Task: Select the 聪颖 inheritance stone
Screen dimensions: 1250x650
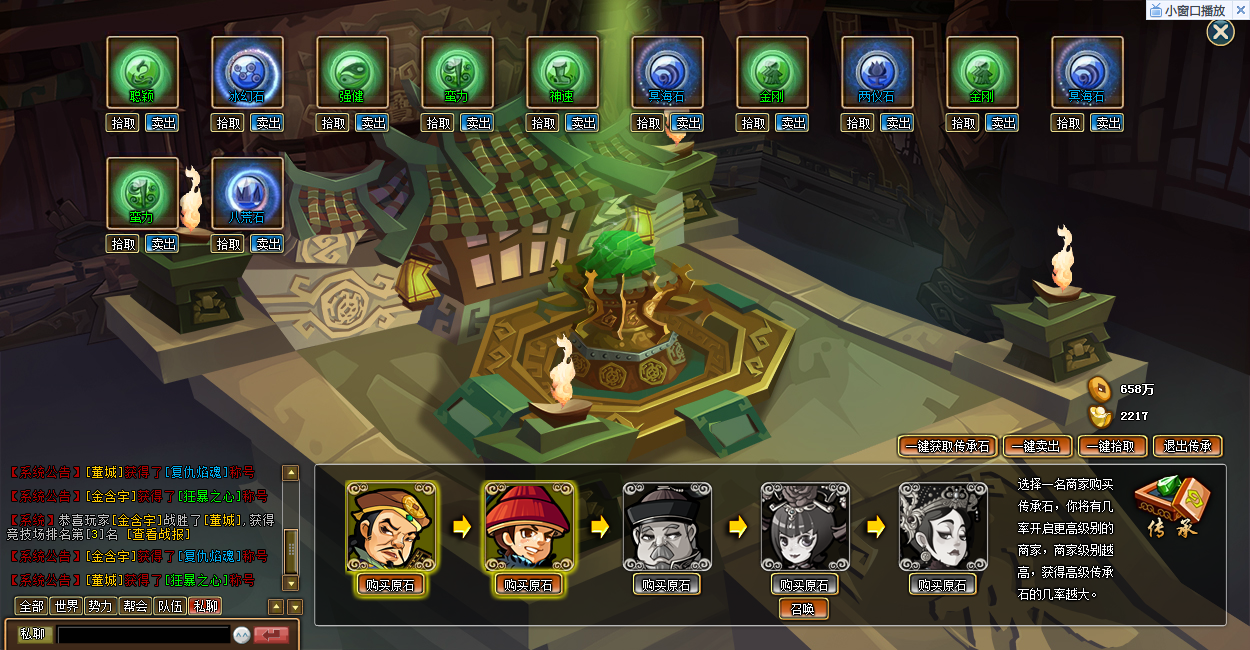Action: (x=143, y=72)
